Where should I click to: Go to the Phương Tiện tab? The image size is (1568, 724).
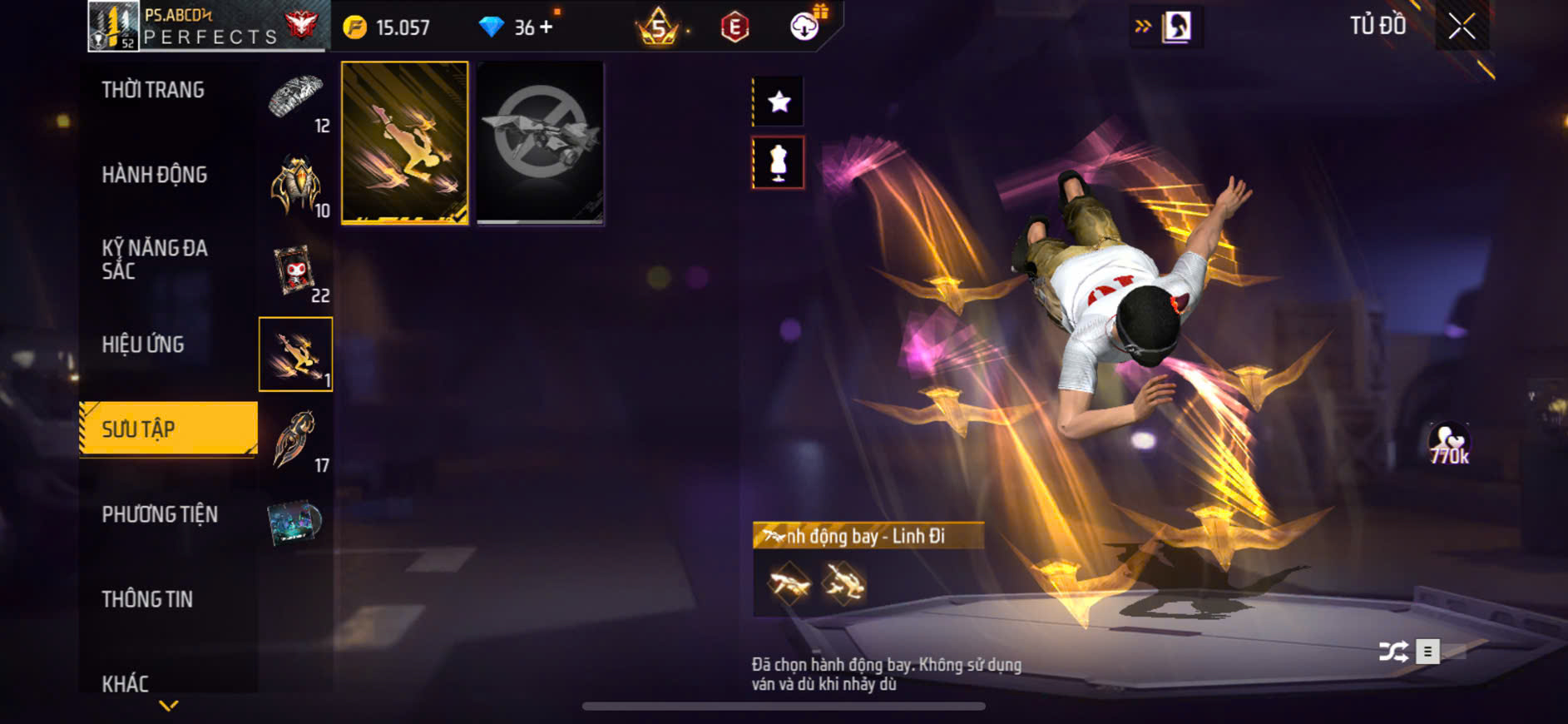[160, 514]
